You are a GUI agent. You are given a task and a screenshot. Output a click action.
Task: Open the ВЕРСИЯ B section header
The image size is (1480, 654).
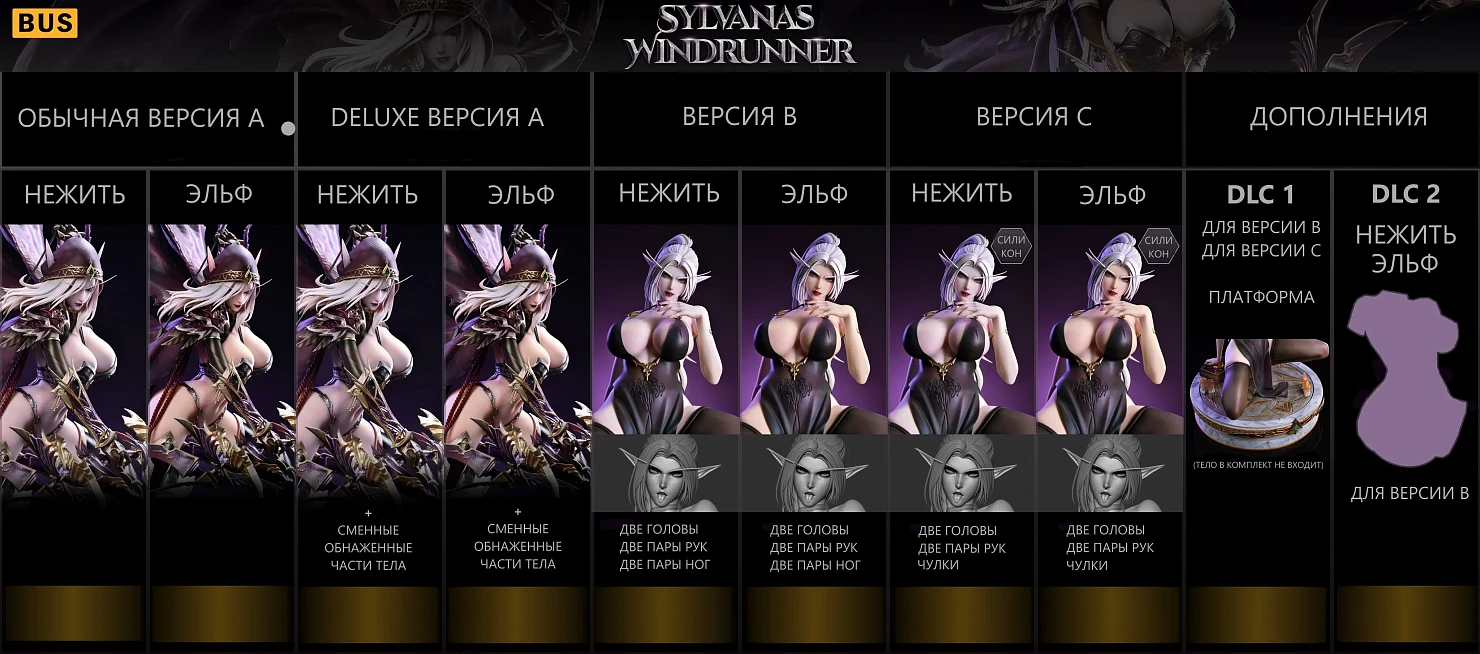(739, 117)
